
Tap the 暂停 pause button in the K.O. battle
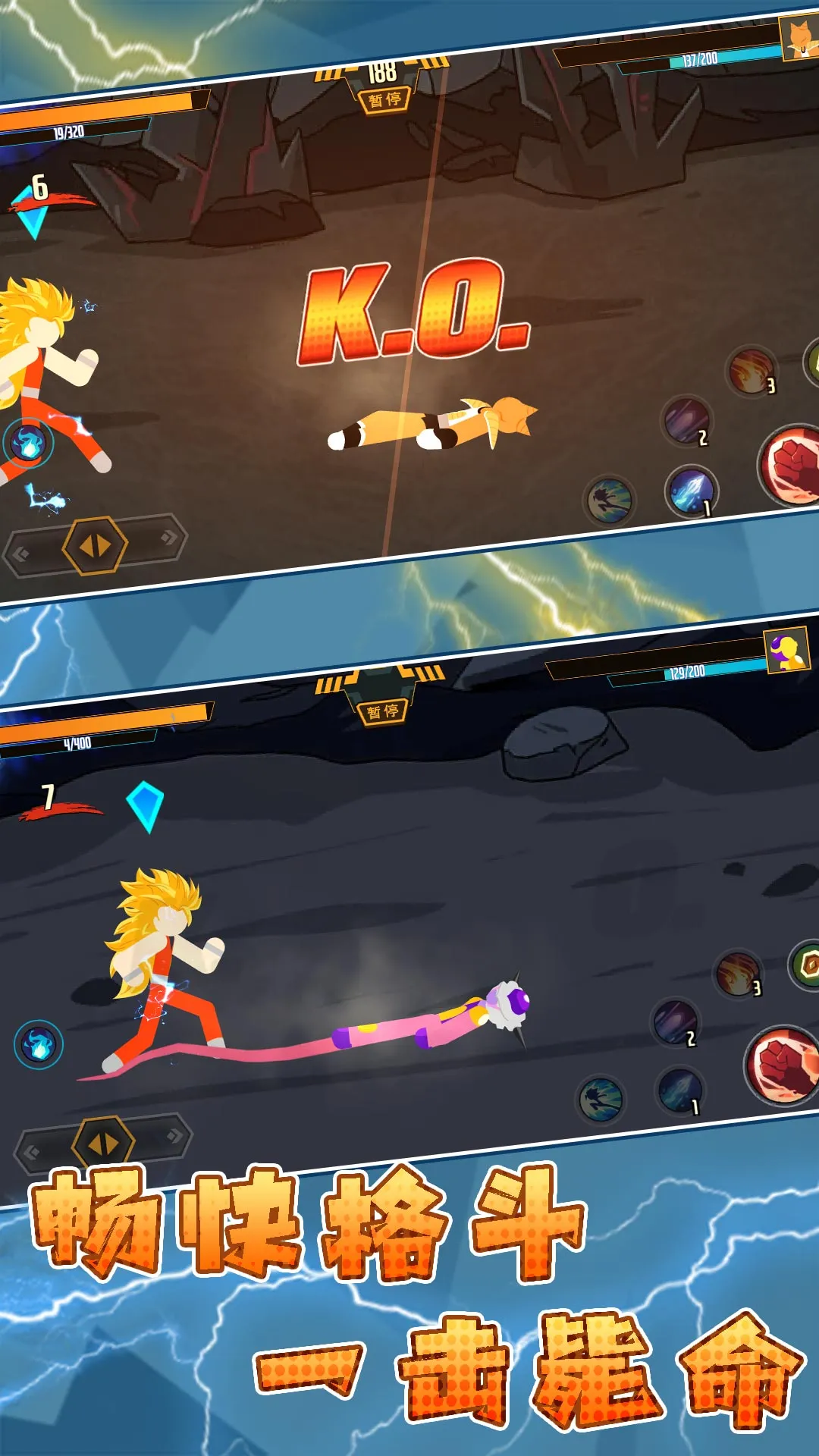(385, 99)
